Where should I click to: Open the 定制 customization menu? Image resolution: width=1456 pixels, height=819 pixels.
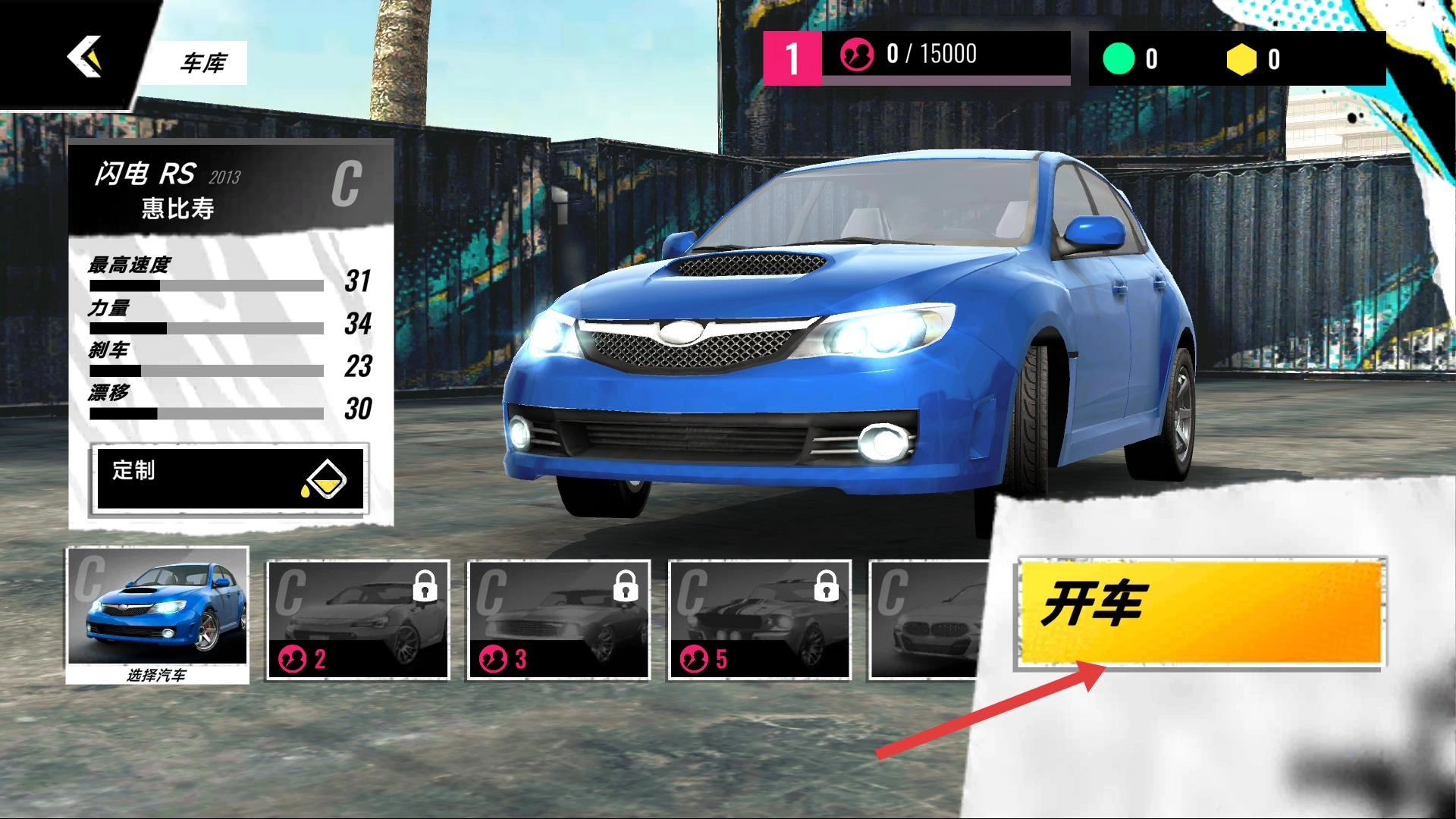229,479
